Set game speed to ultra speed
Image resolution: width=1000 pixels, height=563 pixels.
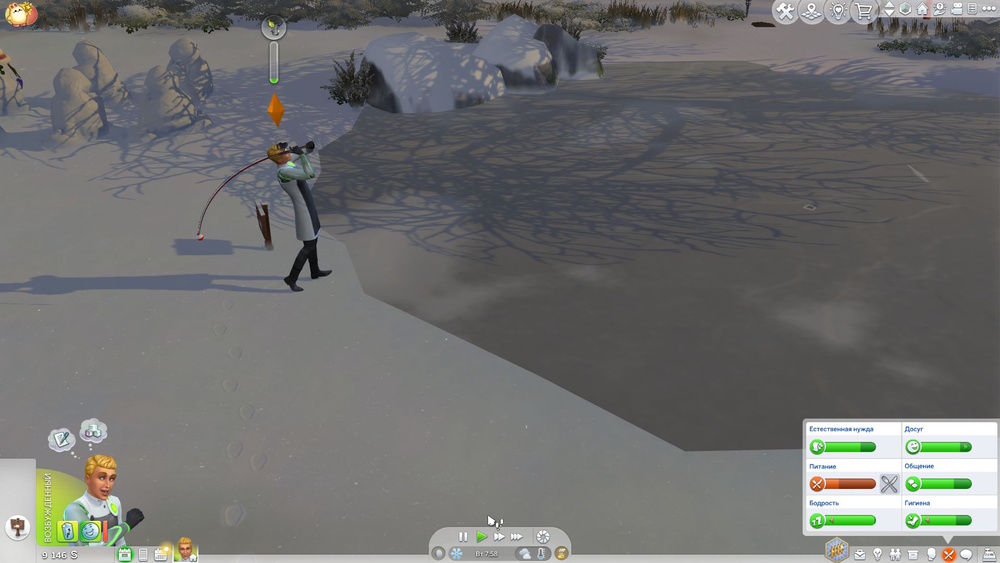click(517, 537)
